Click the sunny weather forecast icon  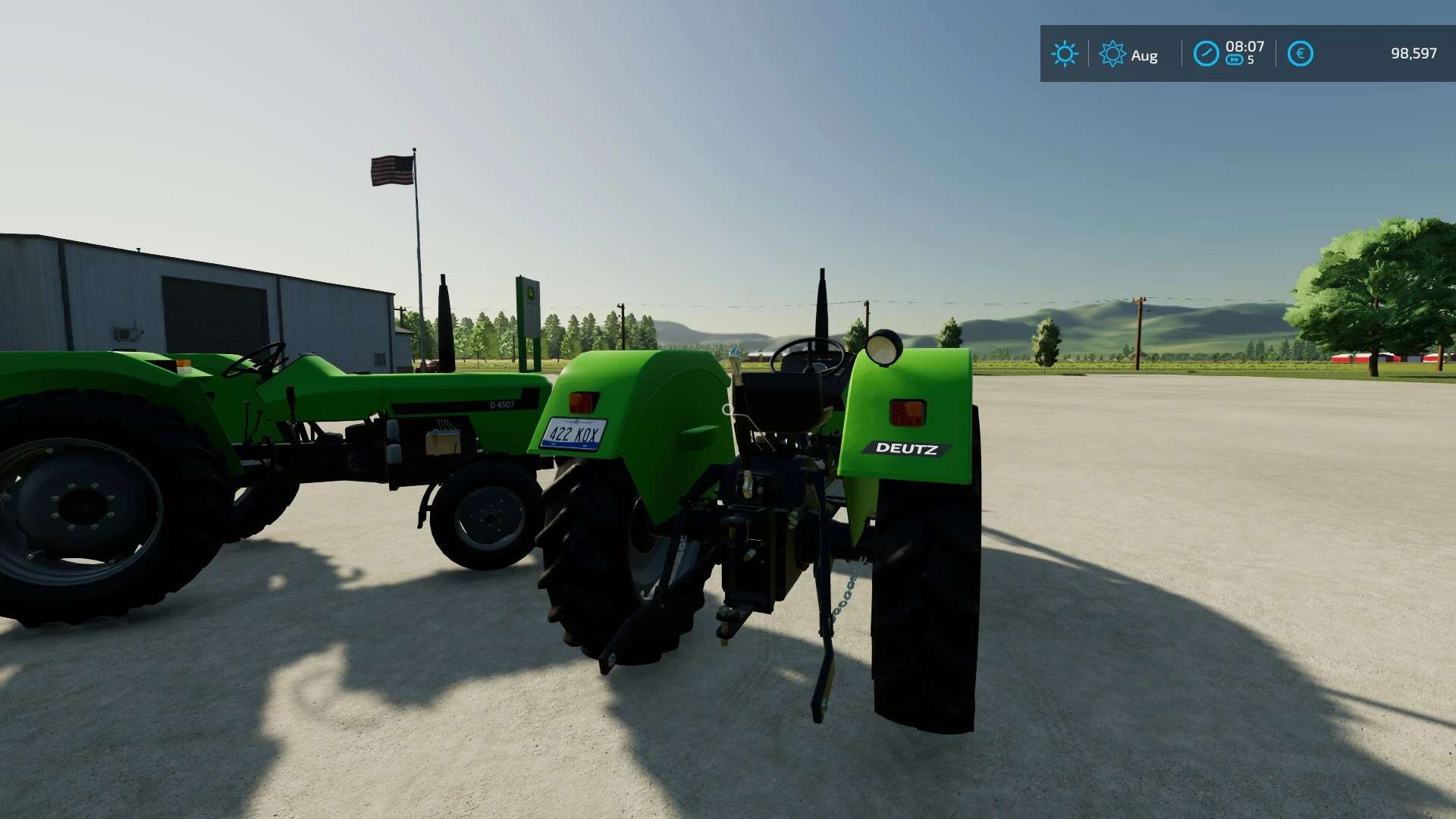(x=1064, y=54)
